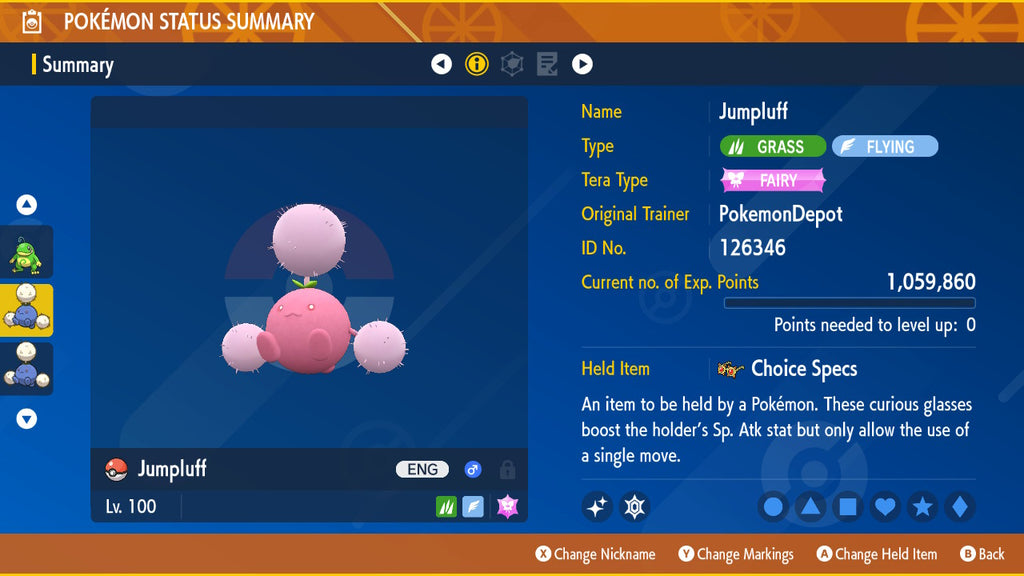Open the moves list page tab
The image size is (1024, 576).
pyautogui.click(x=547, y=65)
